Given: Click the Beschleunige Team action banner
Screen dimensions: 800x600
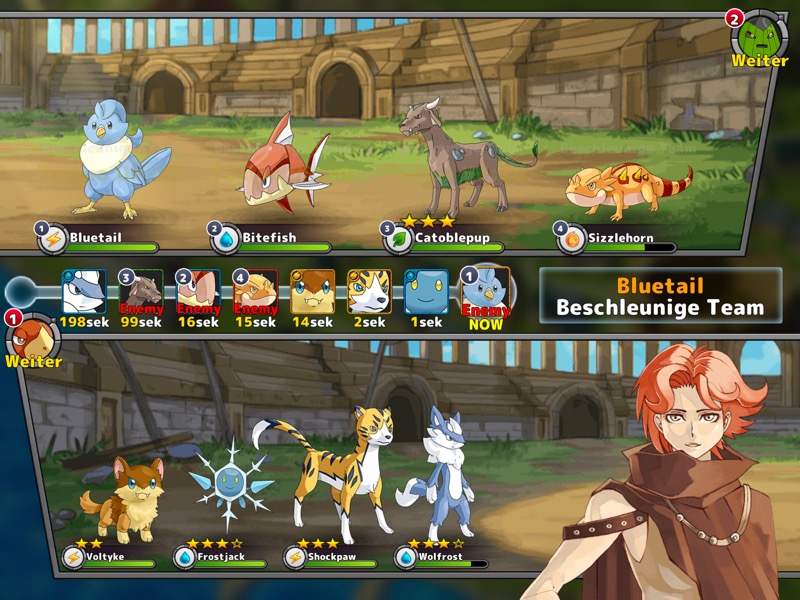Looking at the screenshot, I should [x=660, y=296].
